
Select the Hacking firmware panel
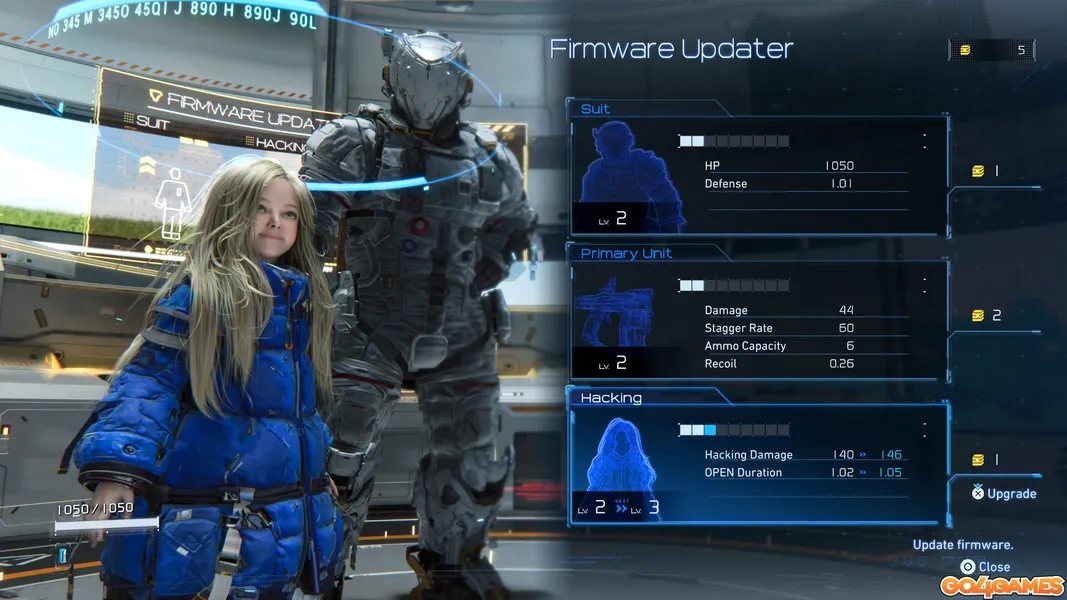click(x=757, y=462)
